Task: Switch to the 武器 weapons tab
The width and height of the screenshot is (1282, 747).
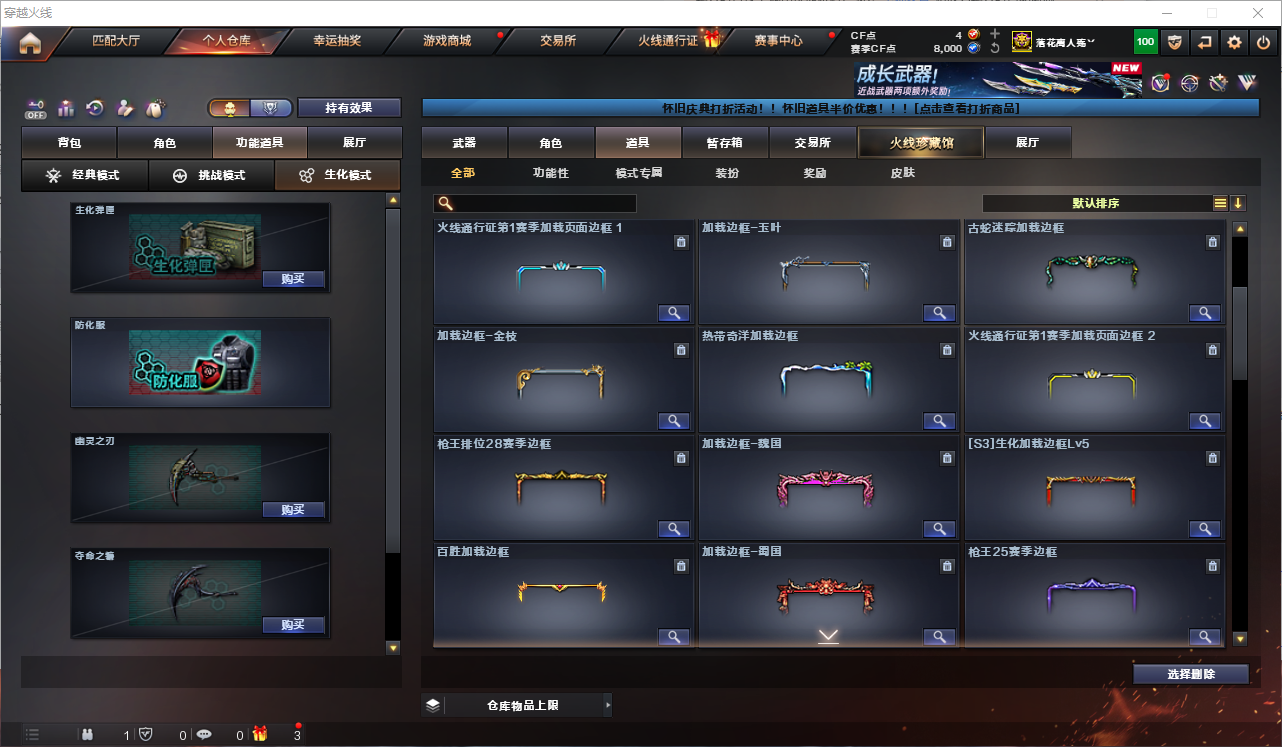Action: 464,143
